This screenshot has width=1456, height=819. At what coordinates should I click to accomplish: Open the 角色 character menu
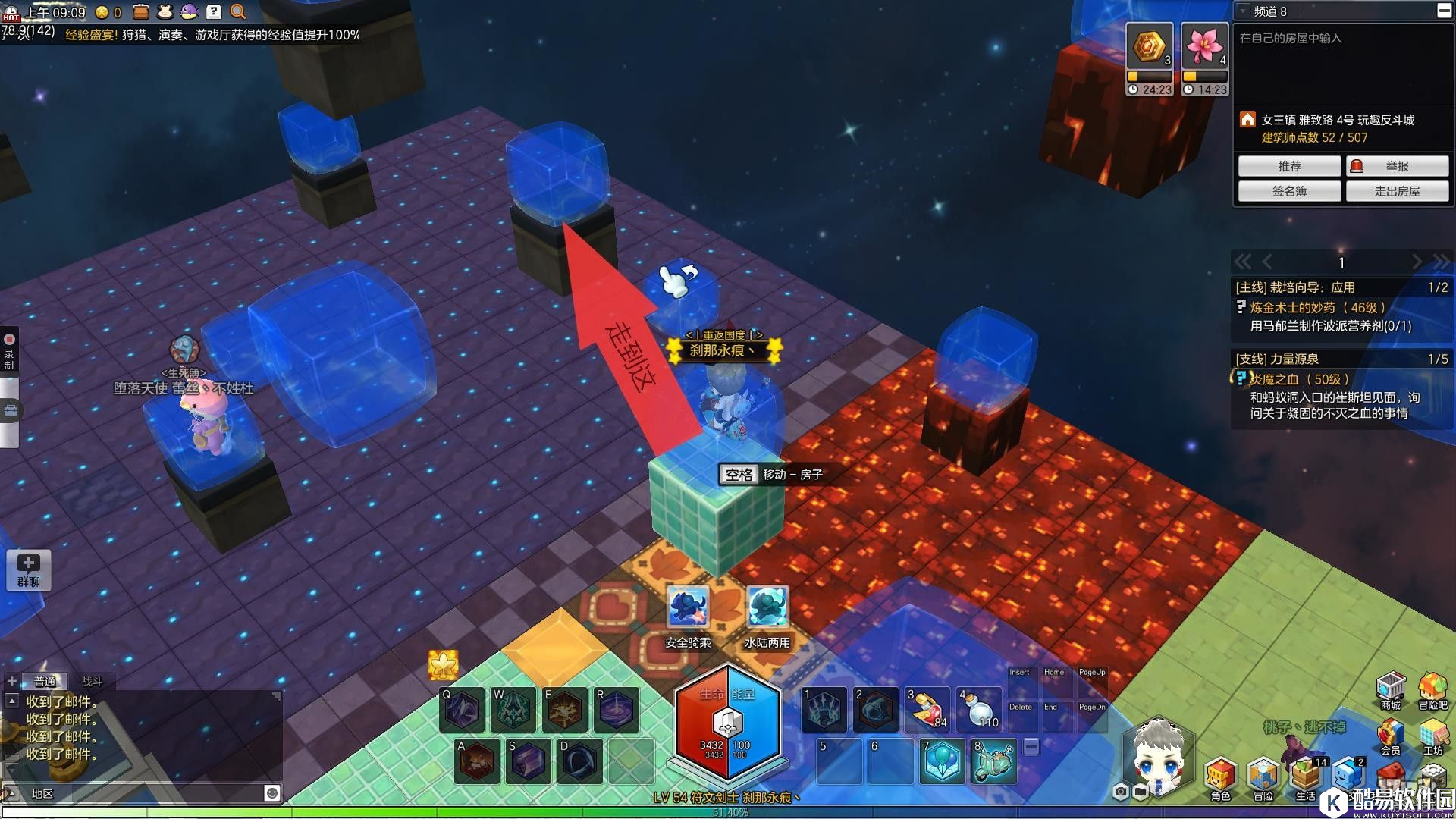point(1220,777)
